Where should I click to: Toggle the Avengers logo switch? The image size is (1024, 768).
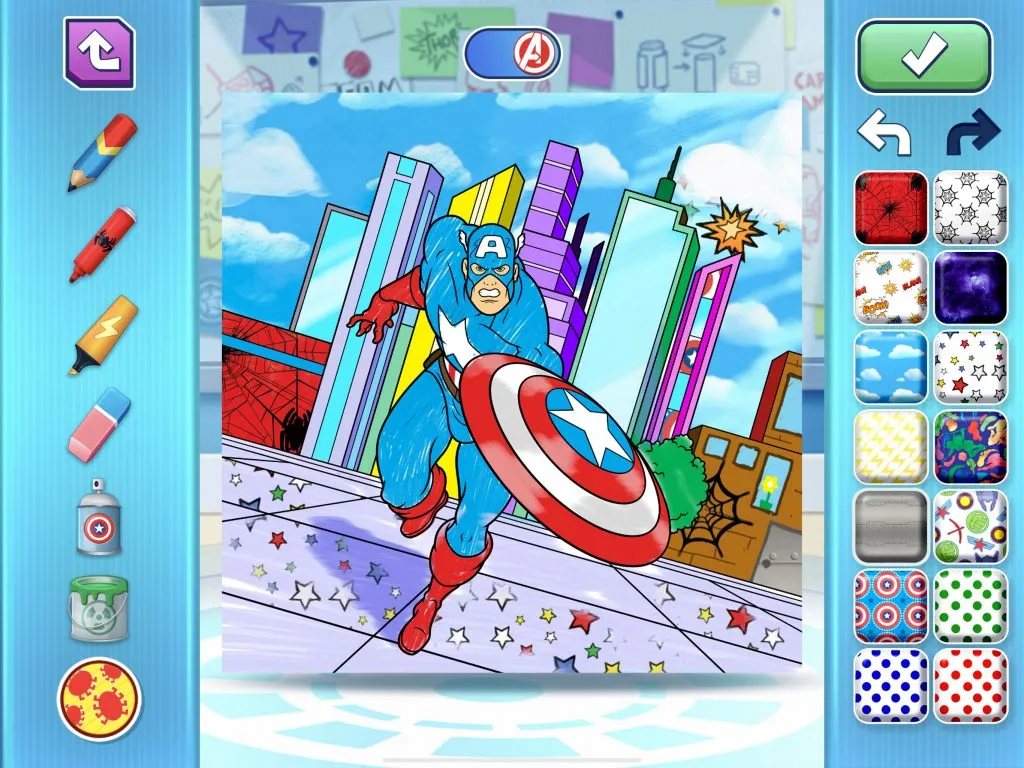(513, 53)
